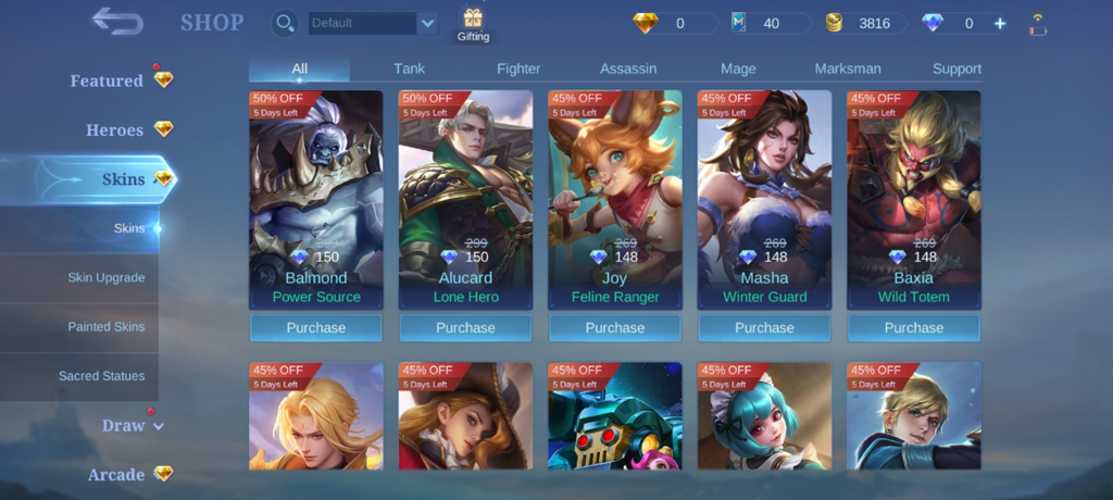
Task: Open the Featured shop section
Action: [x=107, y=81]
